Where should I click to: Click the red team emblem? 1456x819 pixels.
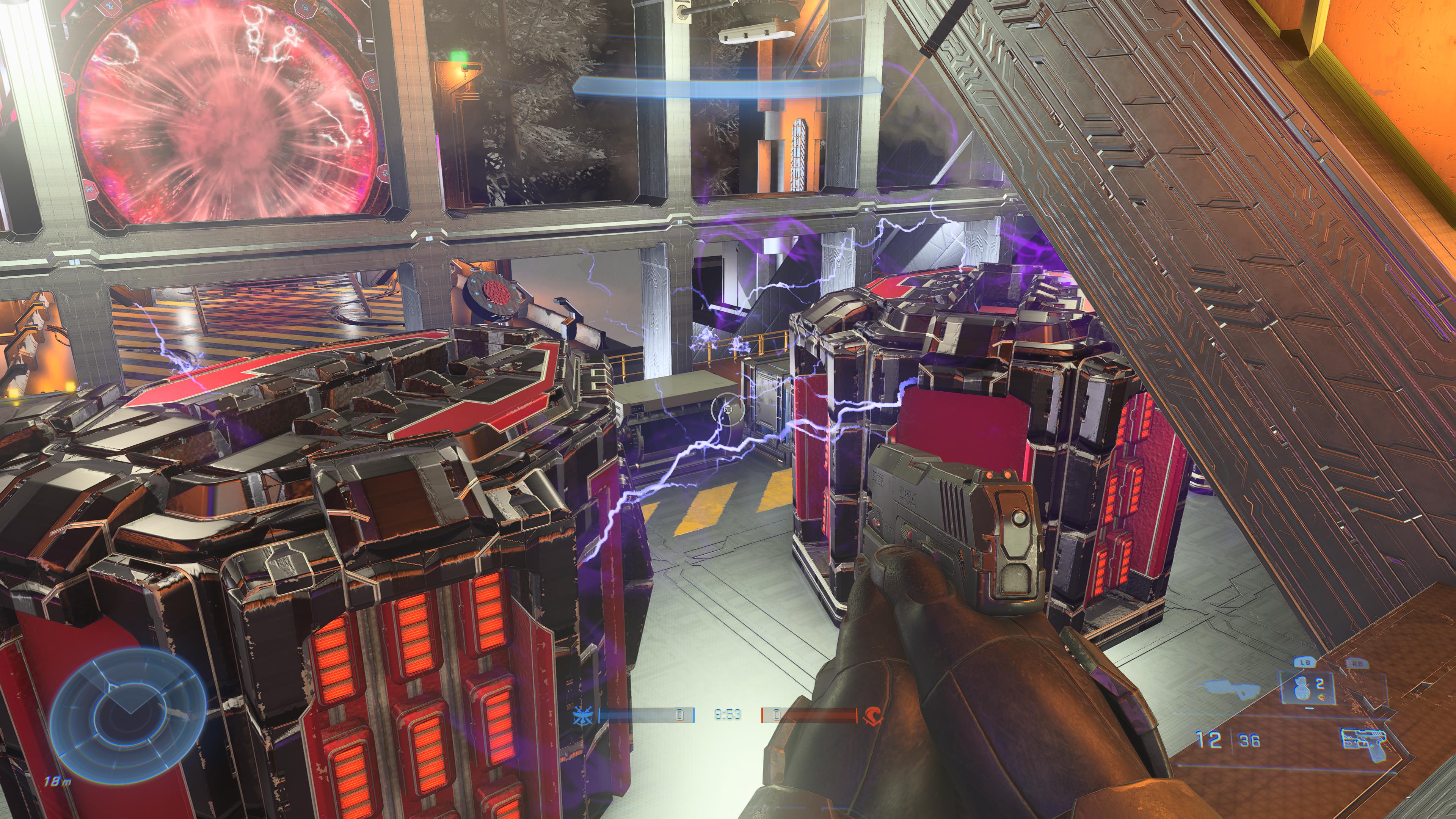pyautogui.click(x=874, y=715)
